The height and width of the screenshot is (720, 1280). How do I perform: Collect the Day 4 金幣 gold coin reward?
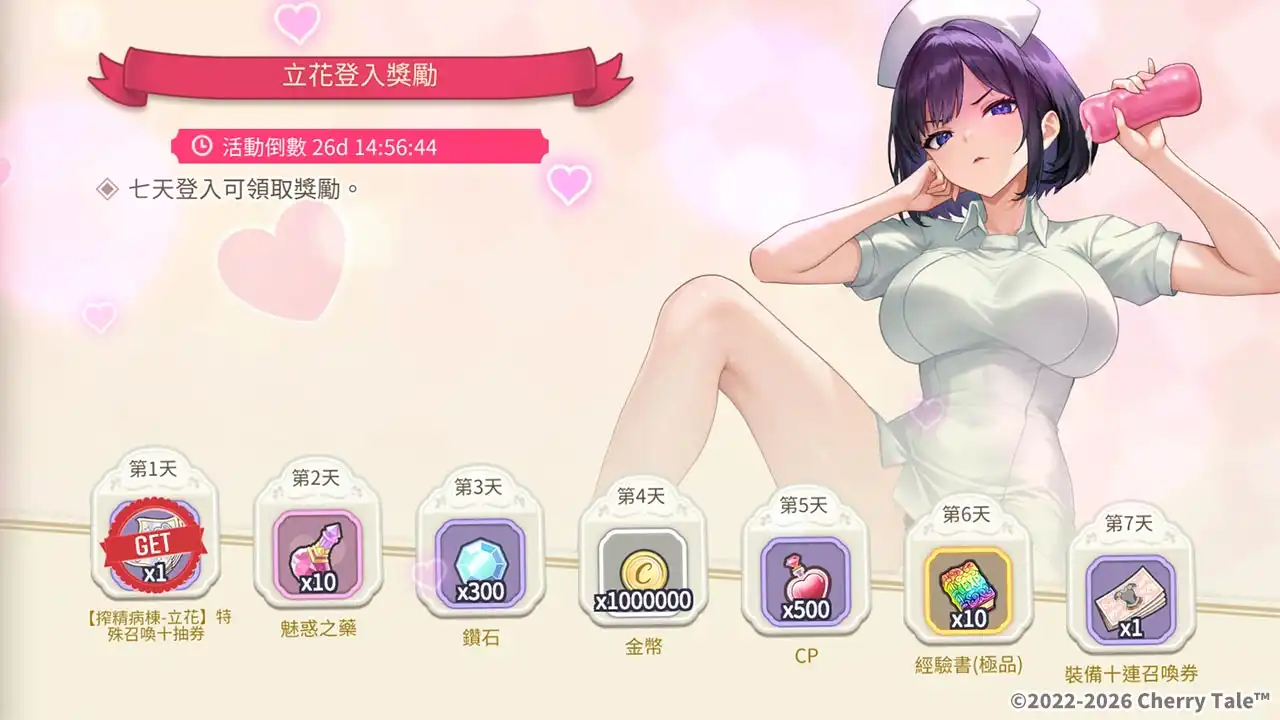pos(645,570)
